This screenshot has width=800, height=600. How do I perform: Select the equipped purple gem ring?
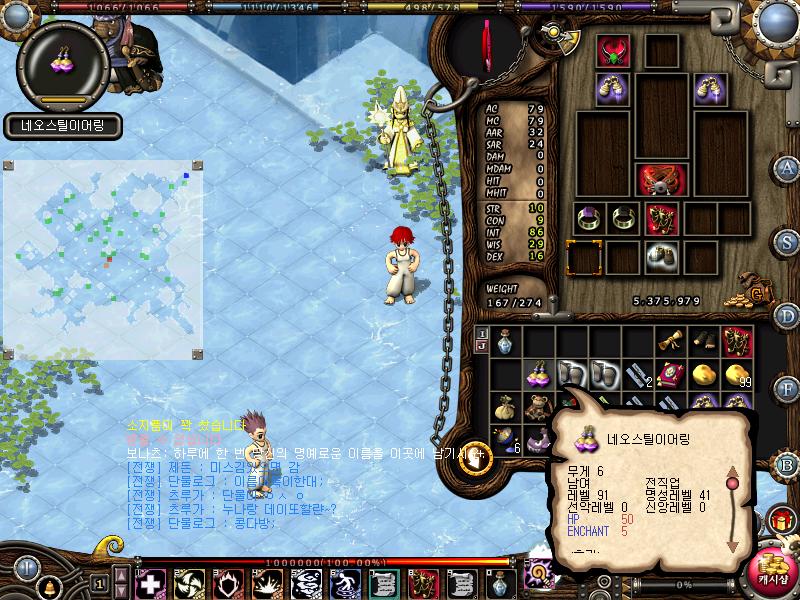(588, 218)
